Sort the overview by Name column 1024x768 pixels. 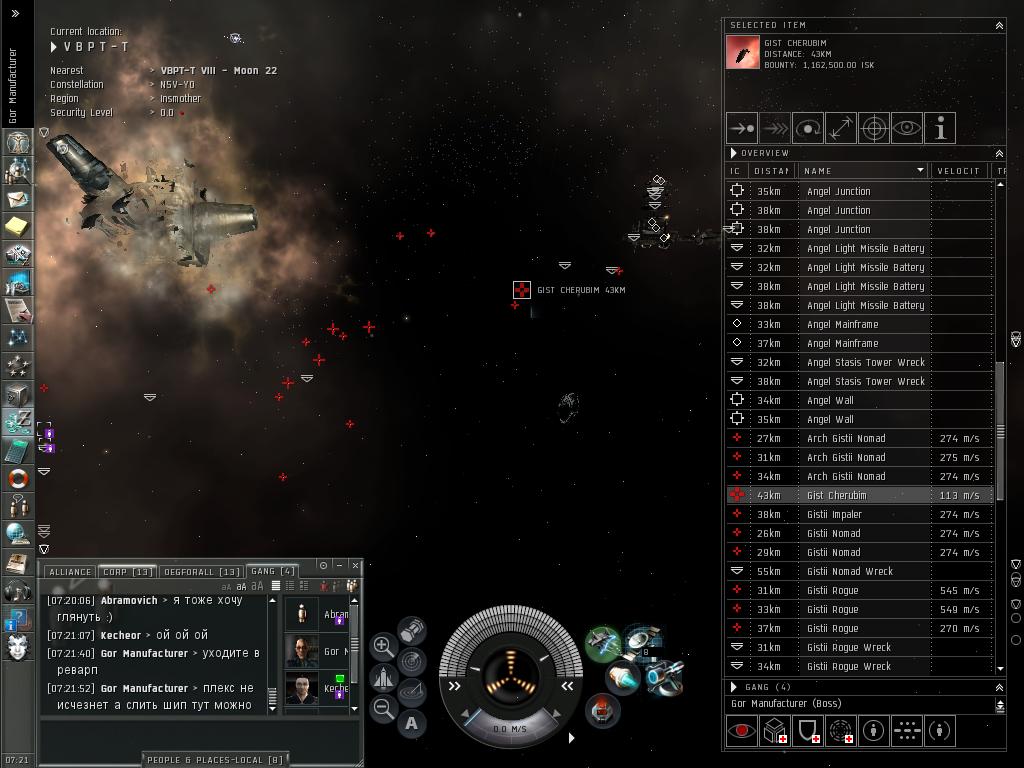pyautogui.click(x=862, y=171)
